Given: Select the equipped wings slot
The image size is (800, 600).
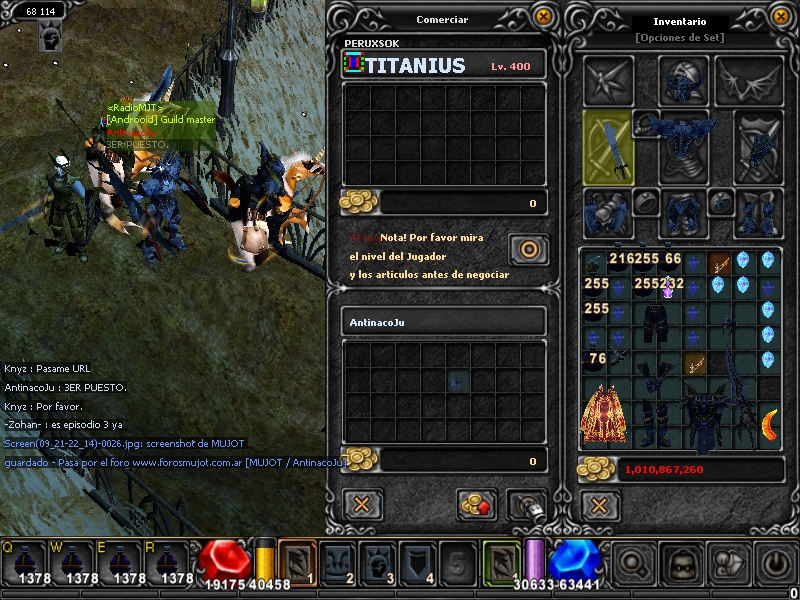Looking at the screenshot, I should (x=748, y=81).
